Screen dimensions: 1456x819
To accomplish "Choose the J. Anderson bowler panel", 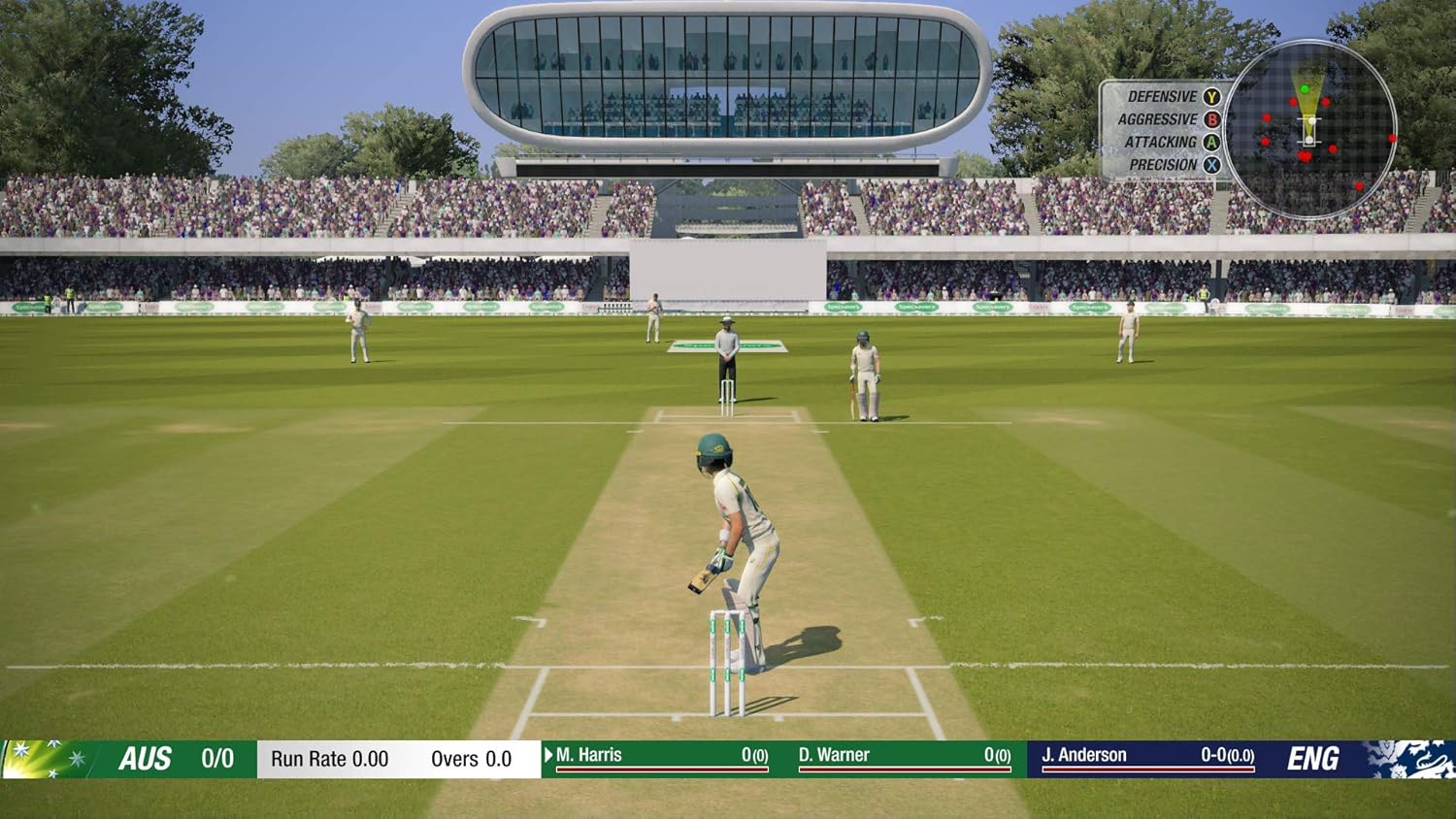I will click(x=1147, y=757).
